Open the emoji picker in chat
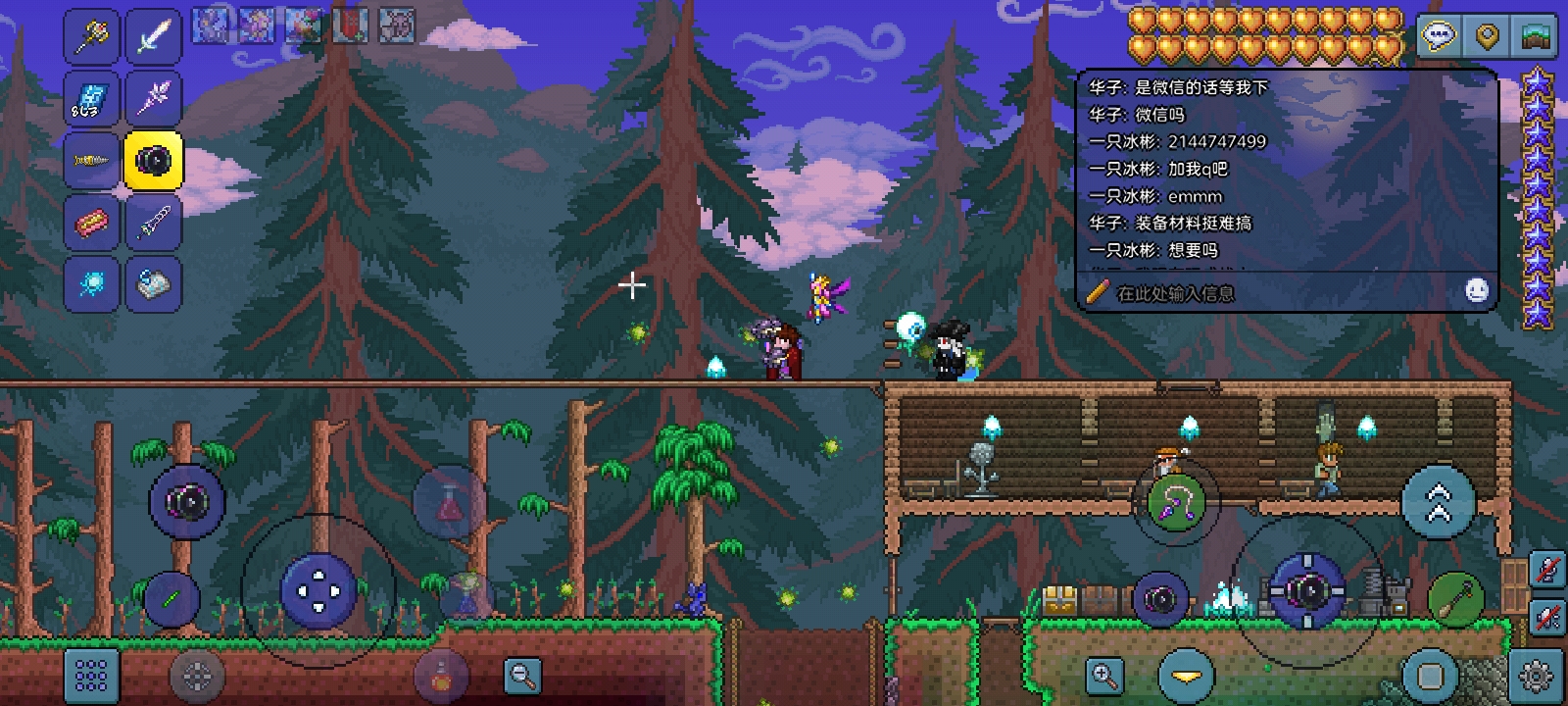The height and width of the screenshot is (706, 1568). pyautogui.click(x=1477, y=290)
